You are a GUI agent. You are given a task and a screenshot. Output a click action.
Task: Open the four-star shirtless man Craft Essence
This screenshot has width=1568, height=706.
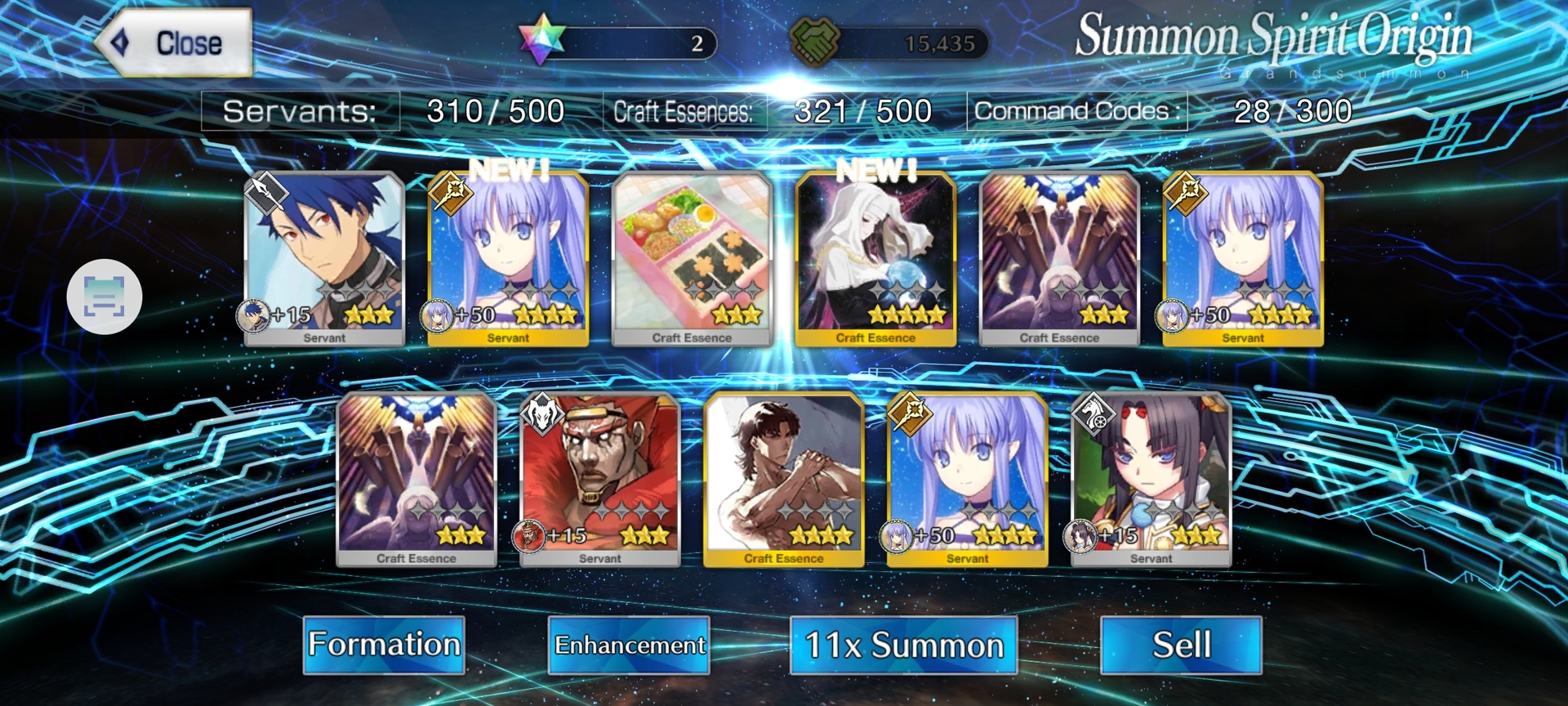tap(783, 479)
